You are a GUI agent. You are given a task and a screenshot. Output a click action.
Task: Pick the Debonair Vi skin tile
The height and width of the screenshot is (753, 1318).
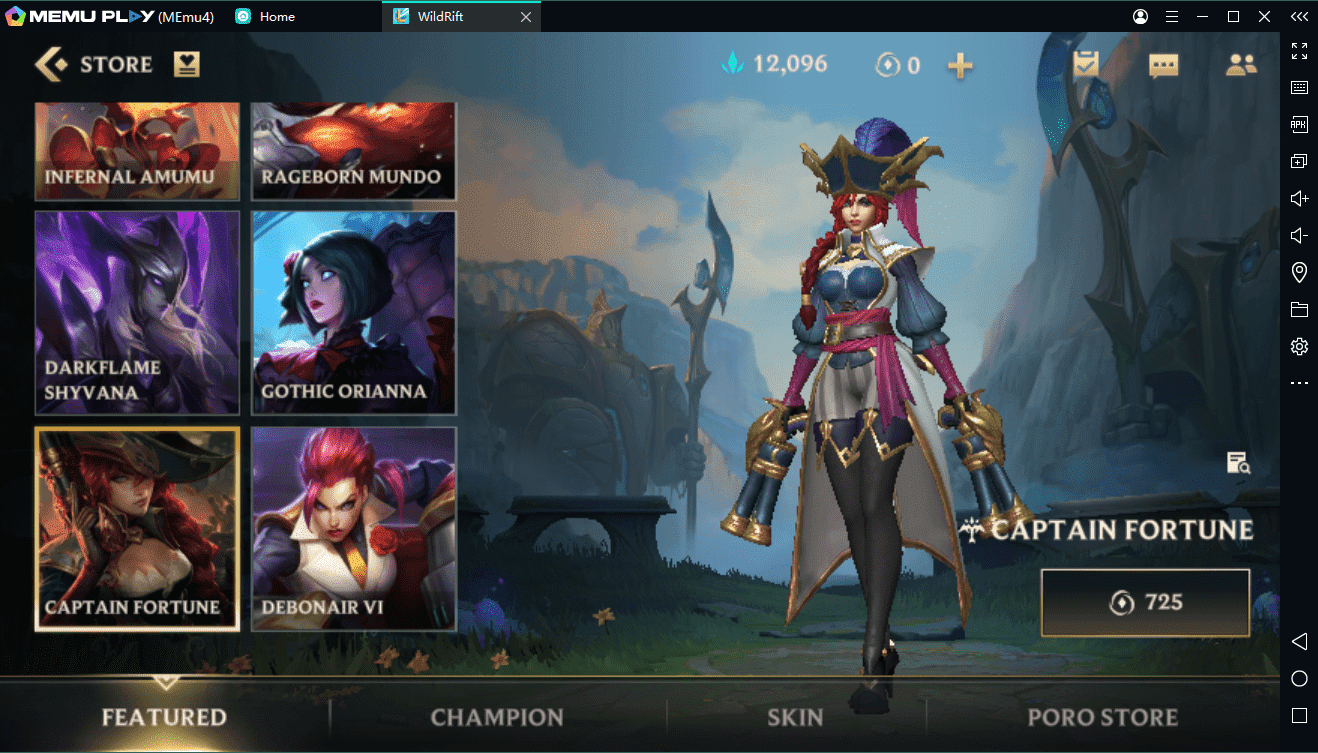(x=354, y=529)
